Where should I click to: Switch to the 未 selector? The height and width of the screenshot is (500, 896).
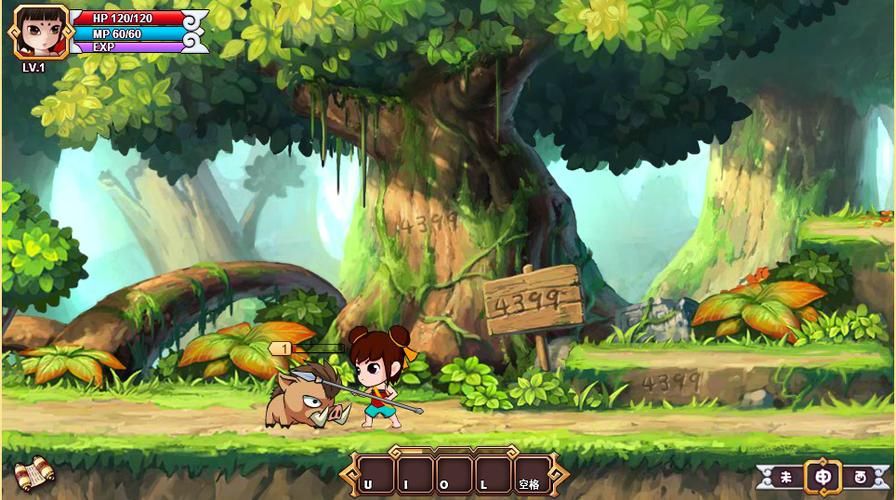point(786,477)
